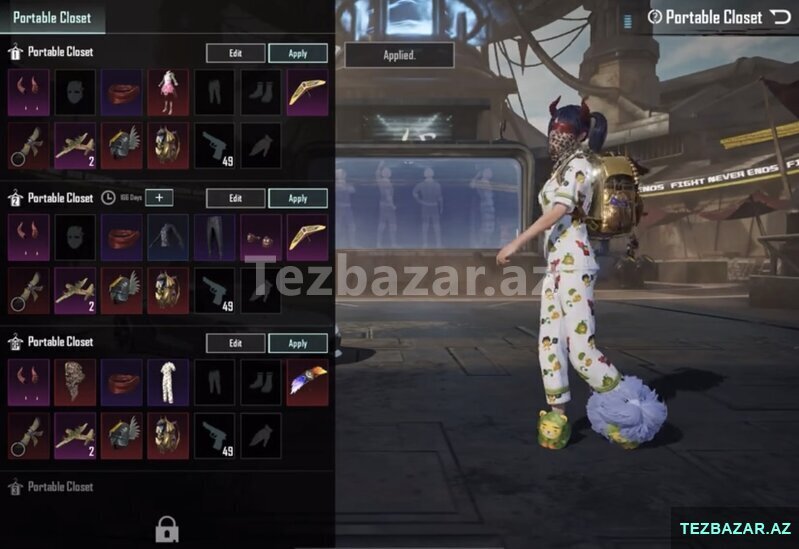Apply Portable Closet 1 outfit
The width and height of the screenshot is (799, 549).
(x=298, y=54)
